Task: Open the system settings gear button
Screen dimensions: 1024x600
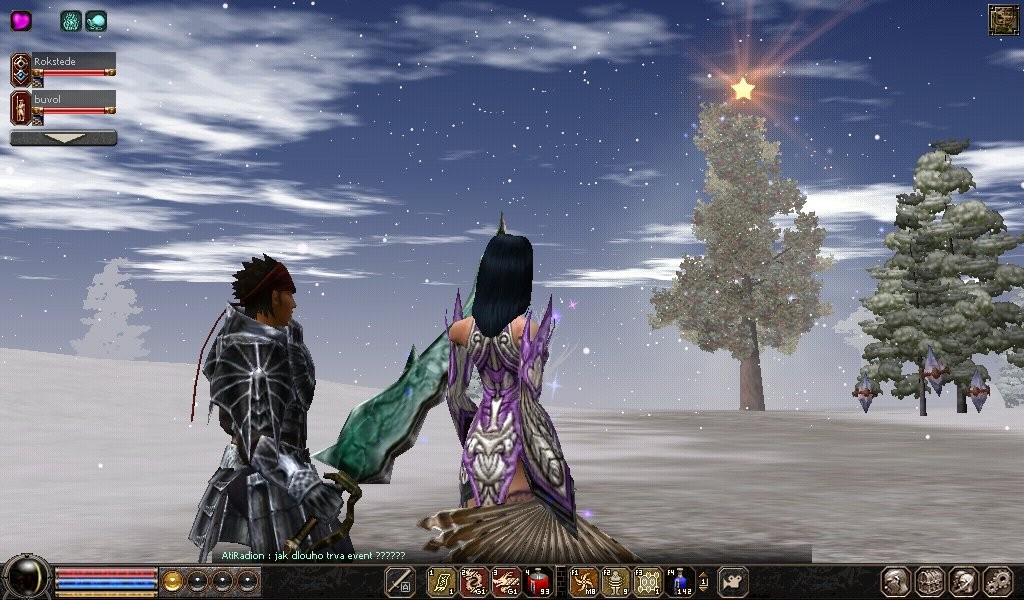Action: pyautogui.click(x=997, y=581)
